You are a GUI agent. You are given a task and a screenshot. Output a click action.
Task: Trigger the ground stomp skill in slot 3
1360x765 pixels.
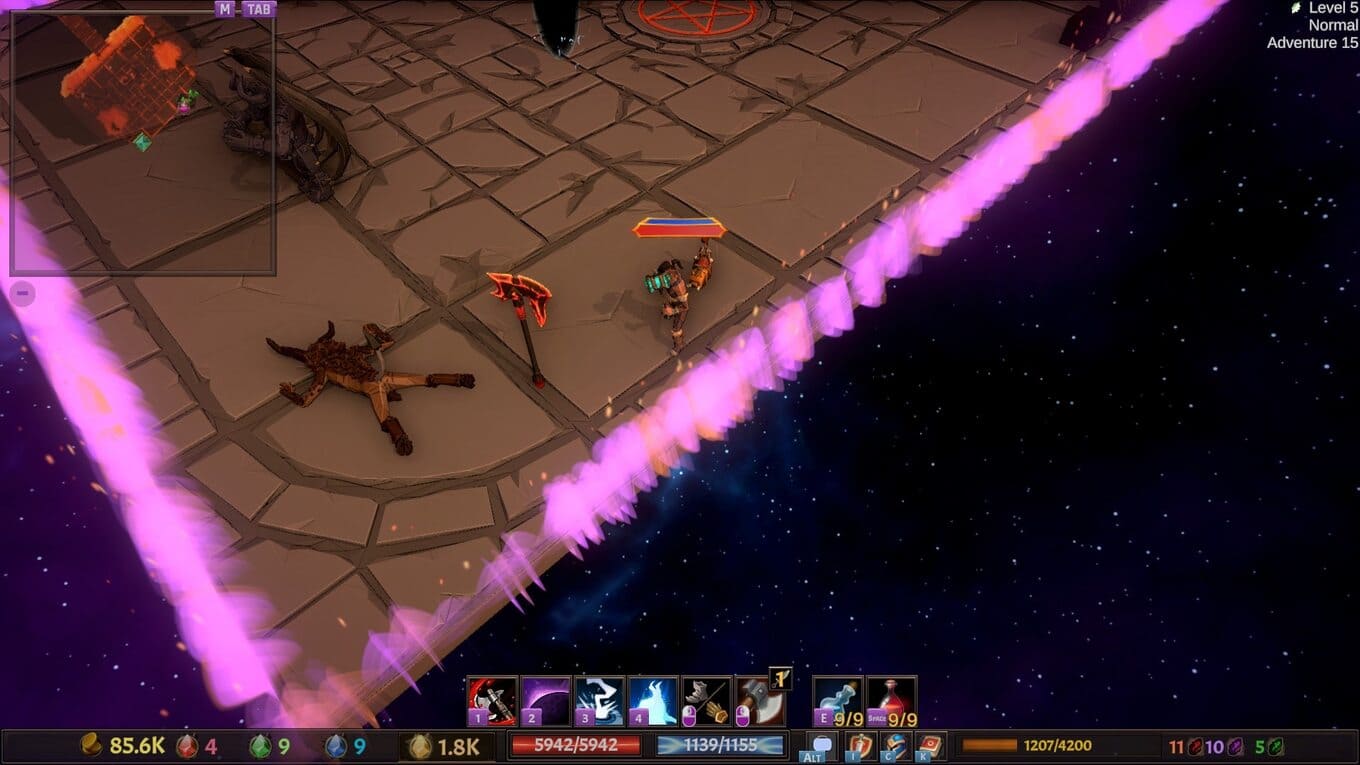pos(600,700)
